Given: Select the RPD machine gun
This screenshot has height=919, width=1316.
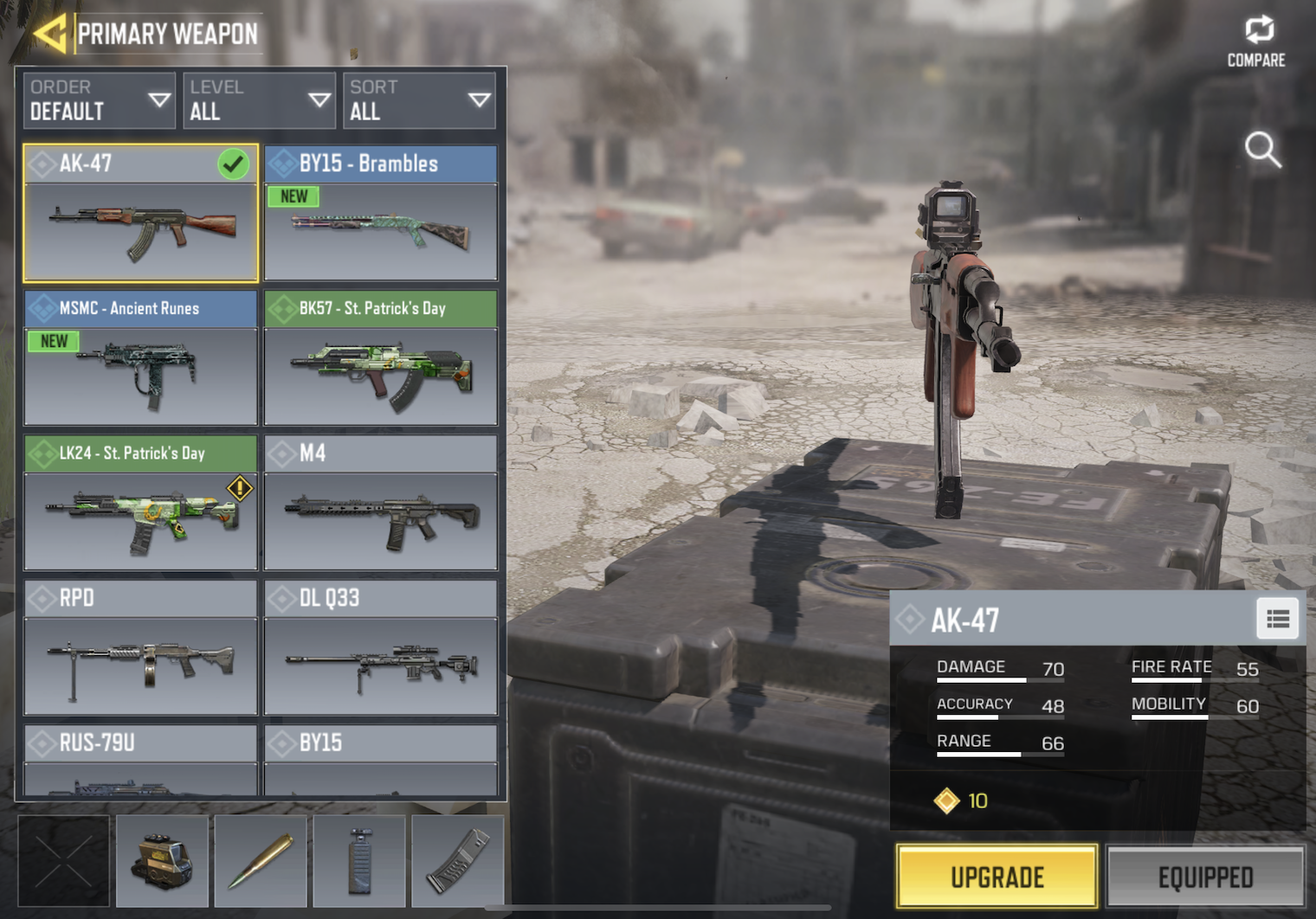Looking at the screenshot, I should pyautogui.click(x=140, y=647).
